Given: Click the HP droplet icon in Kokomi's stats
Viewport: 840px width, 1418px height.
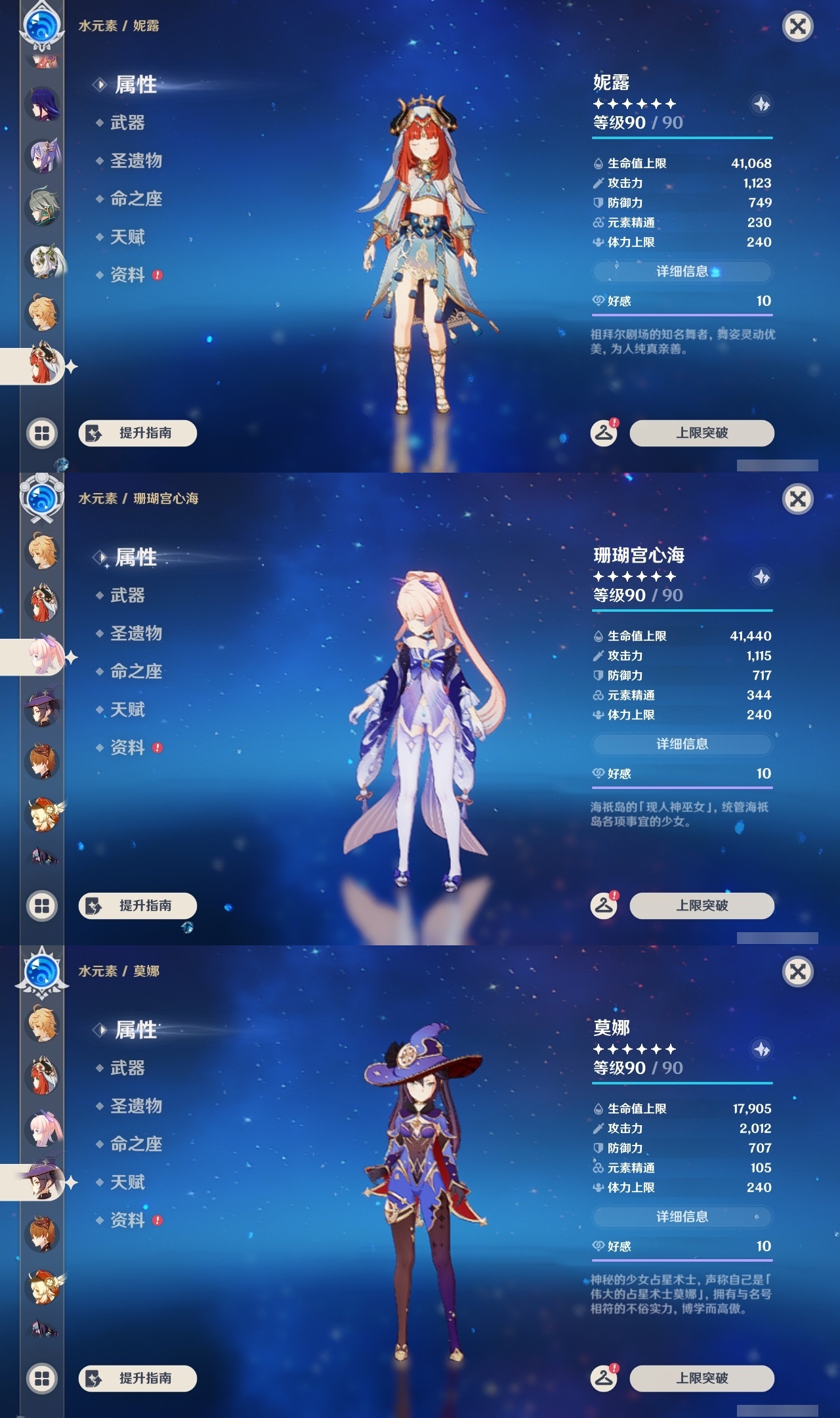Looking at the screenshot, I should (x=598, y=635).
